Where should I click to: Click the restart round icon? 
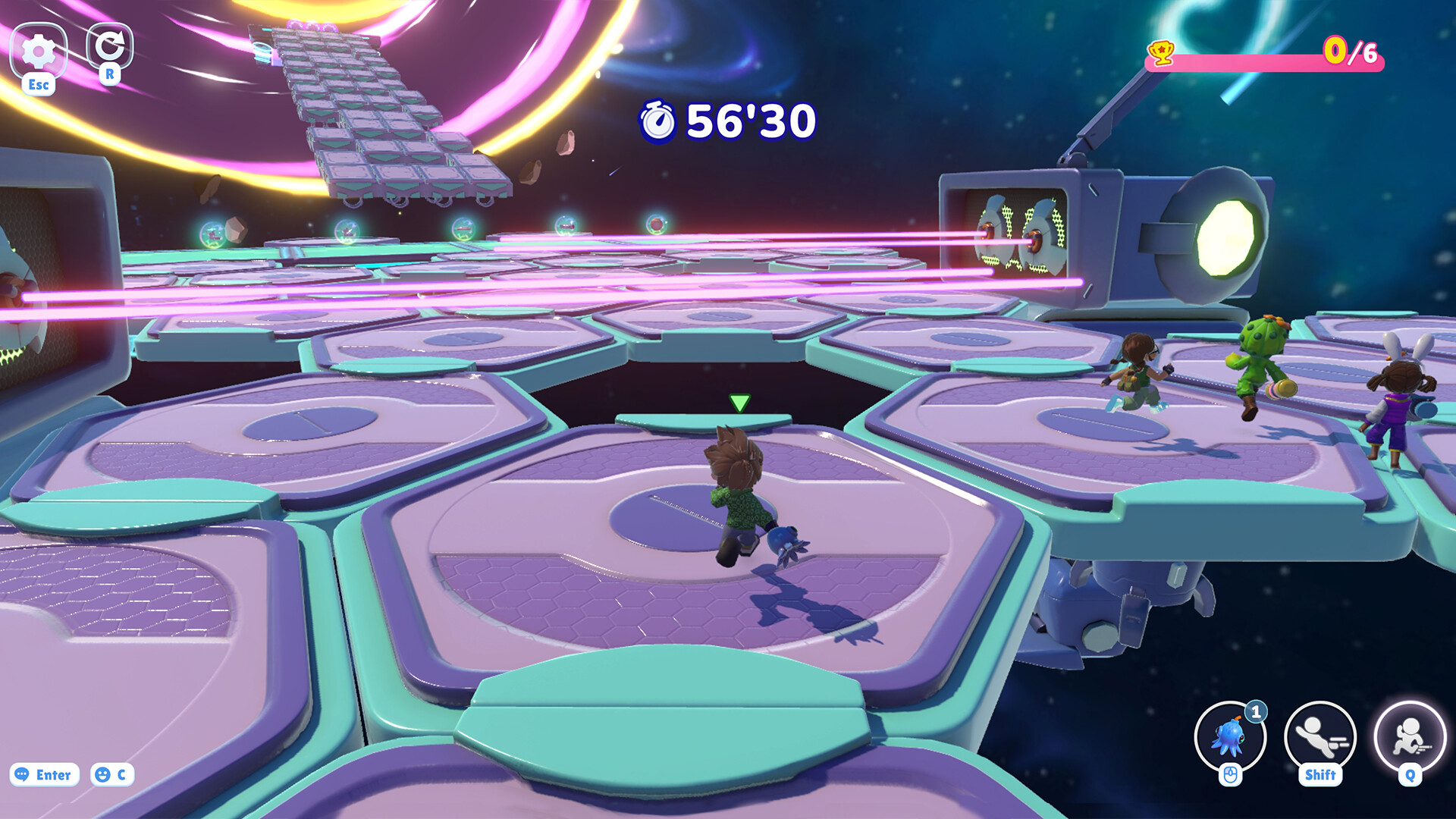(x=111, y=47)
